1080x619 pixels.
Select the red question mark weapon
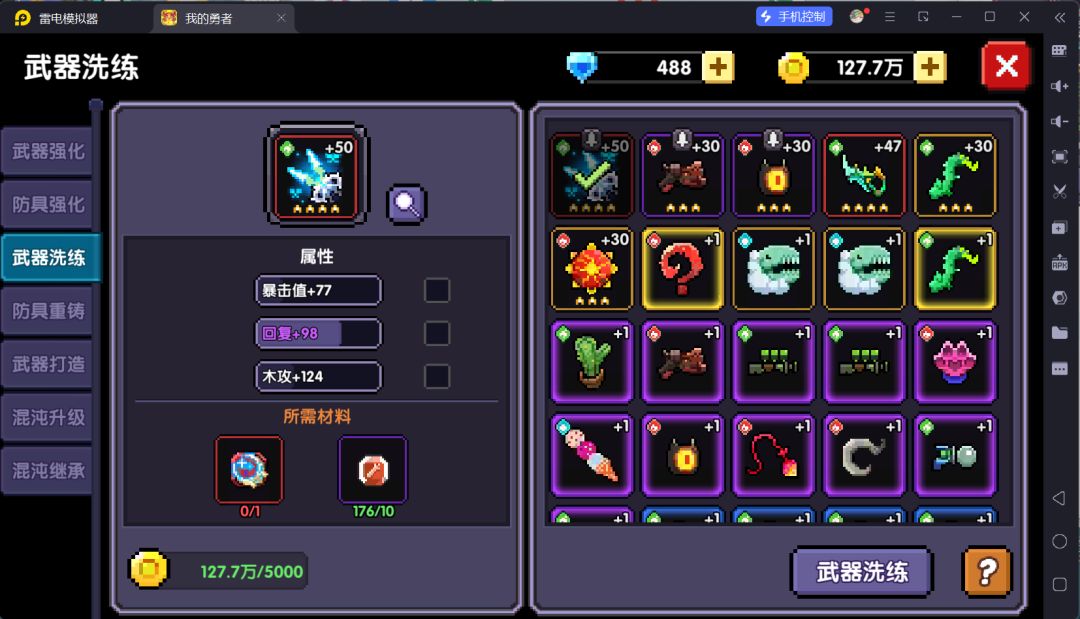682,269
